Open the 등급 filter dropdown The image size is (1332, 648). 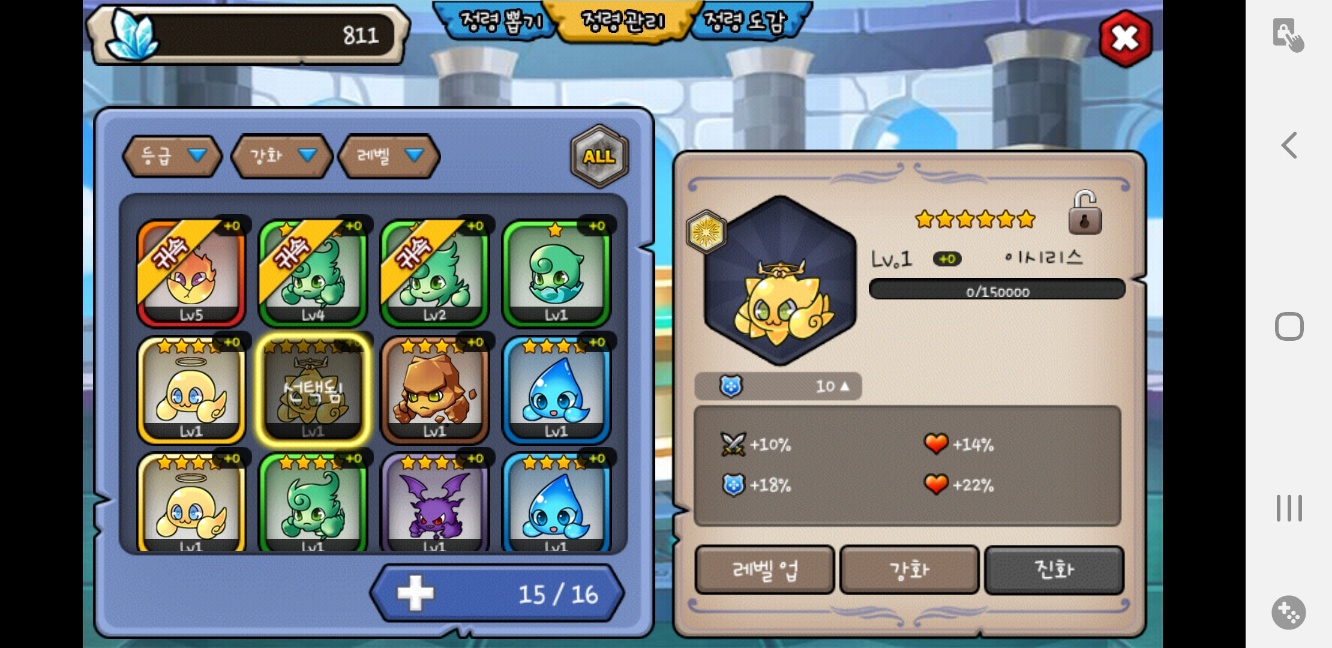(172, 156)
